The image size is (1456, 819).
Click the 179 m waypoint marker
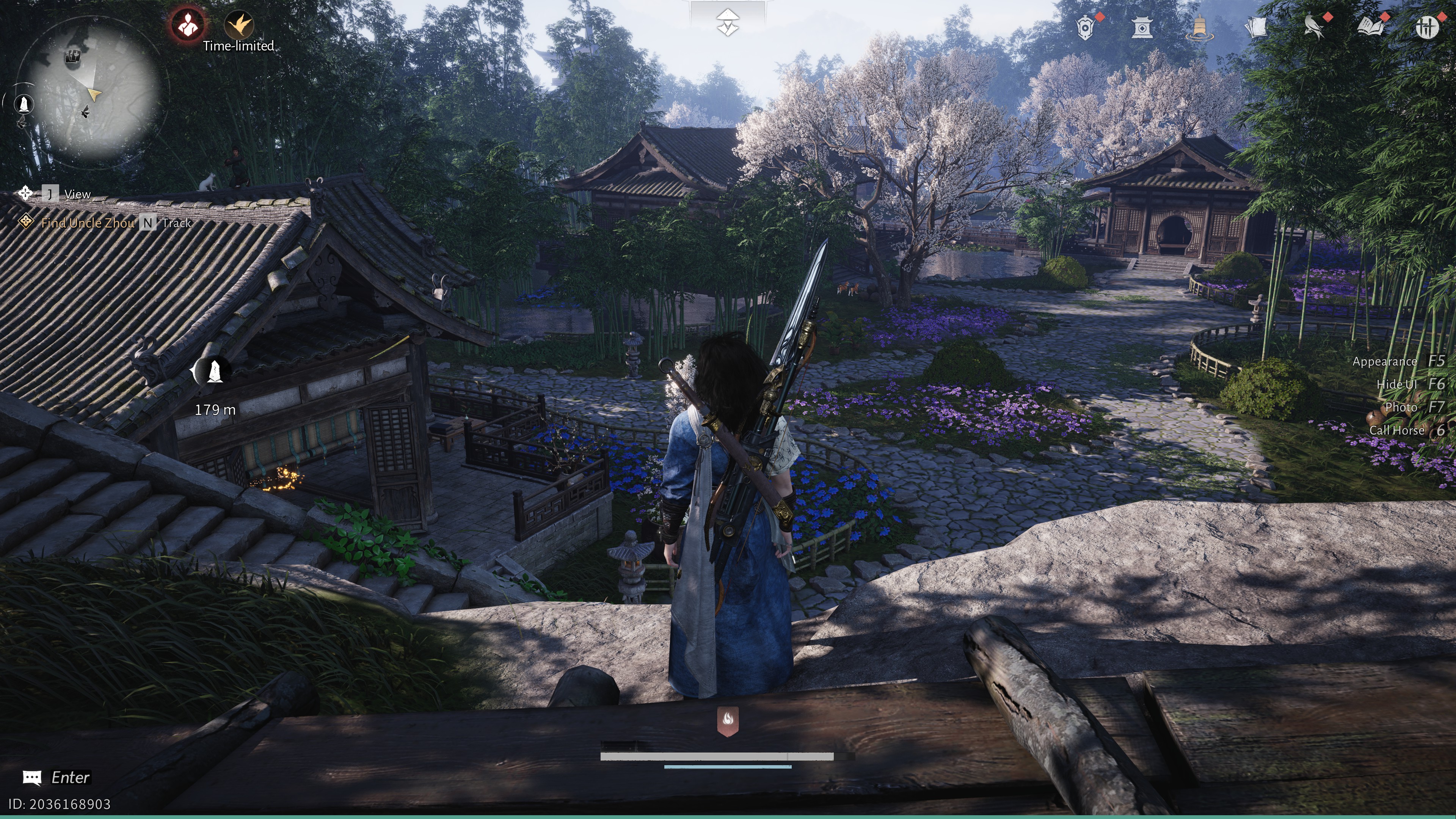[213, 371]
